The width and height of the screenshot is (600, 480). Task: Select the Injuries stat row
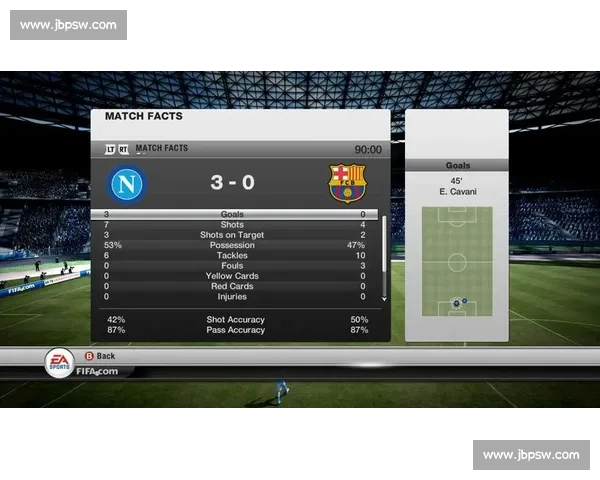click(232, 296)
